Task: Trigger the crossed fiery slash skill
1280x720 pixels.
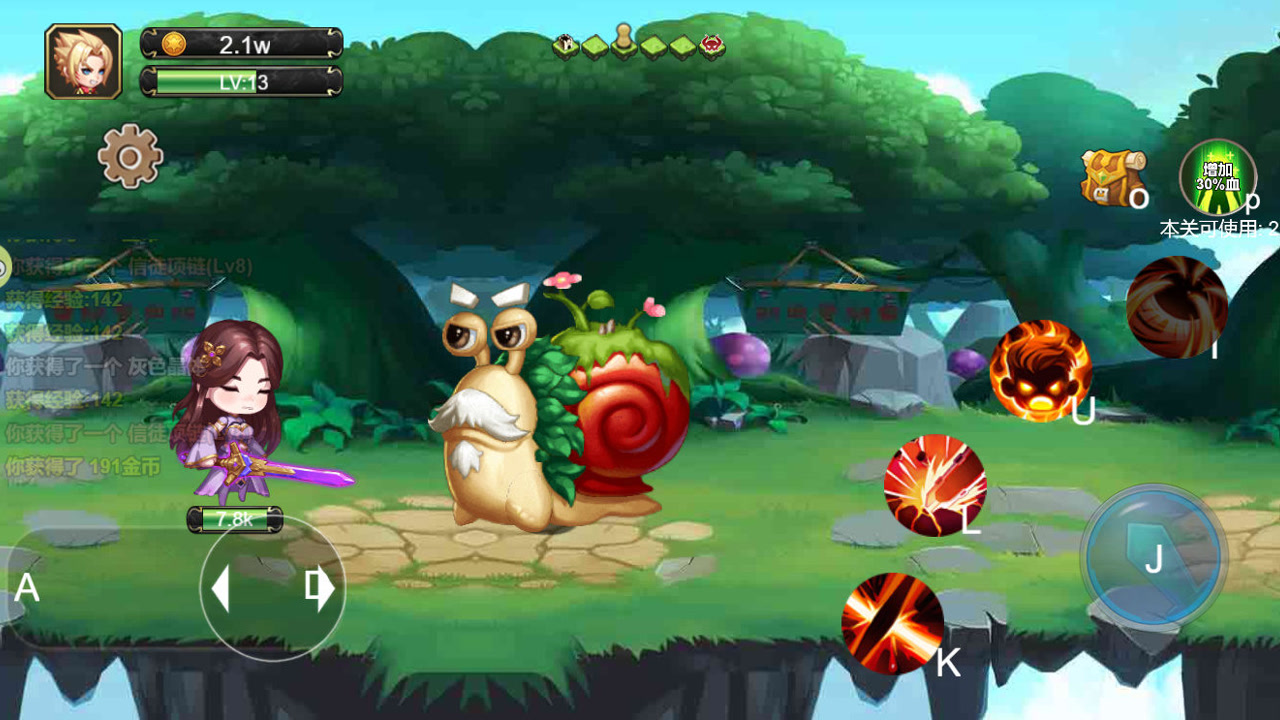Action: [x=892, y=623]
